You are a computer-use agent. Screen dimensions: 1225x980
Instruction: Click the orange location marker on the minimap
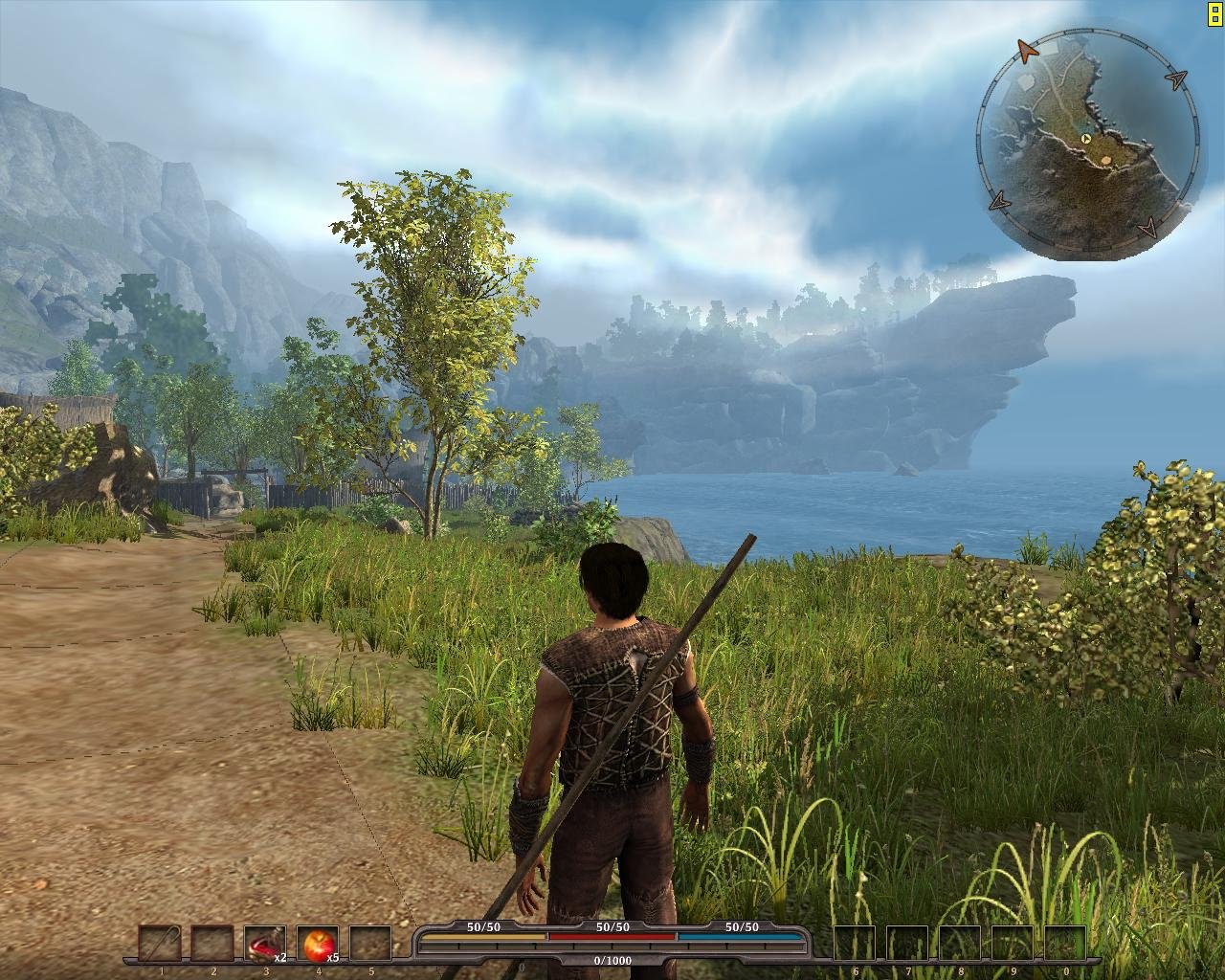1107,160
